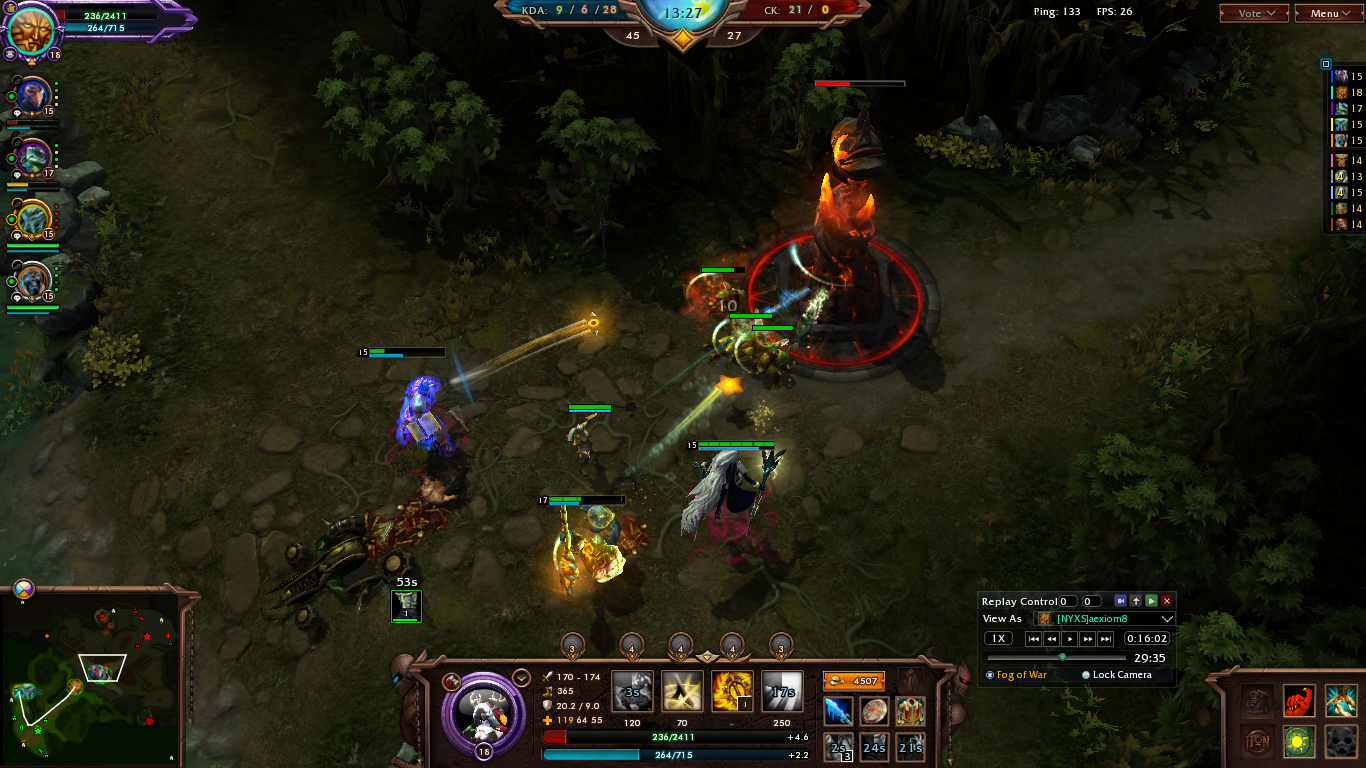
Task: Click the replay timeline slider handle
Action: point(1062,657)
